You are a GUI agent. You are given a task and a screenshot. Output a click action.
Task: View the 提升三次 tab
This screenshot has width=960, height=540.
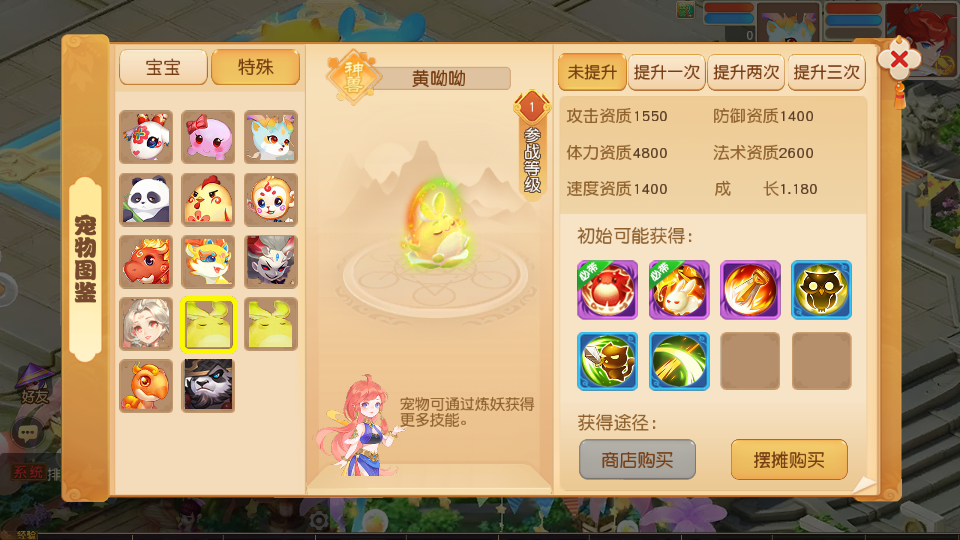pos(825,72)
